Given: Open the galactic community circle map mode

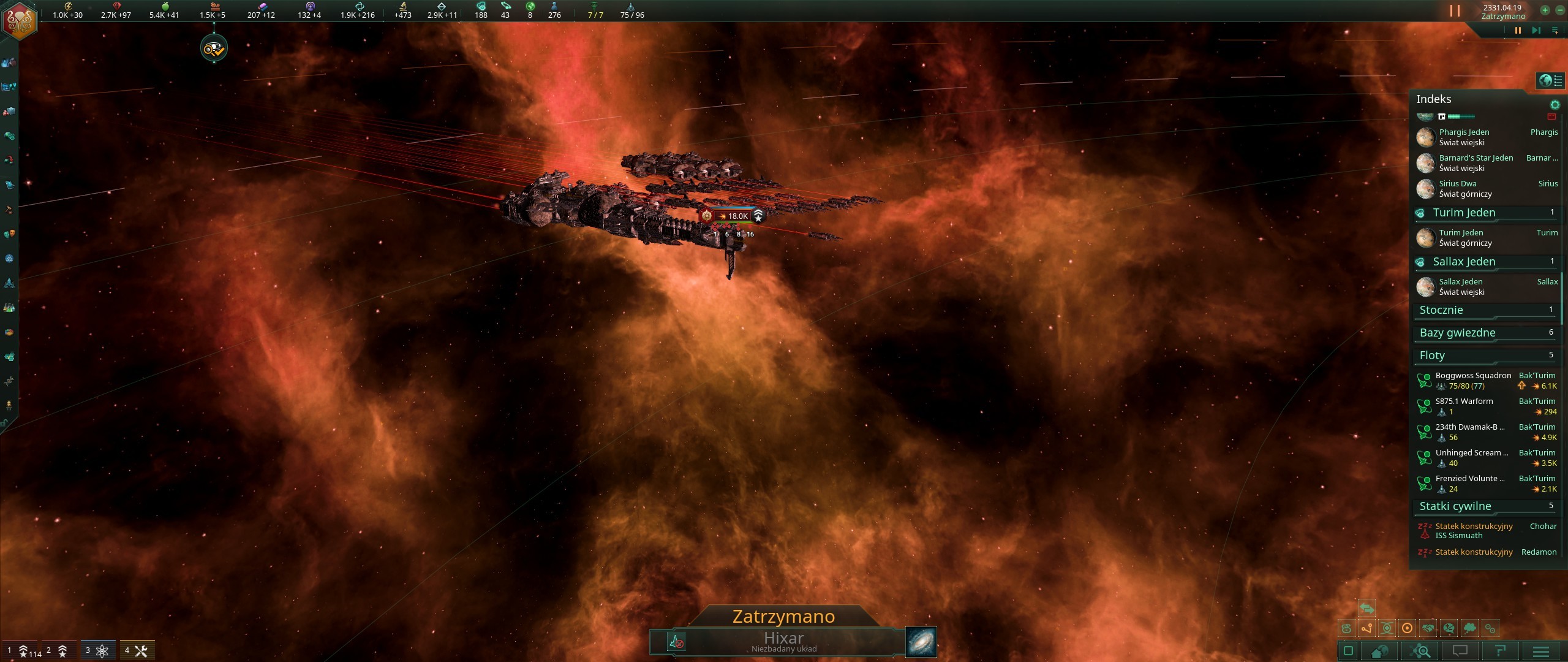Looking at the screenshot, I should (1408, 629).
